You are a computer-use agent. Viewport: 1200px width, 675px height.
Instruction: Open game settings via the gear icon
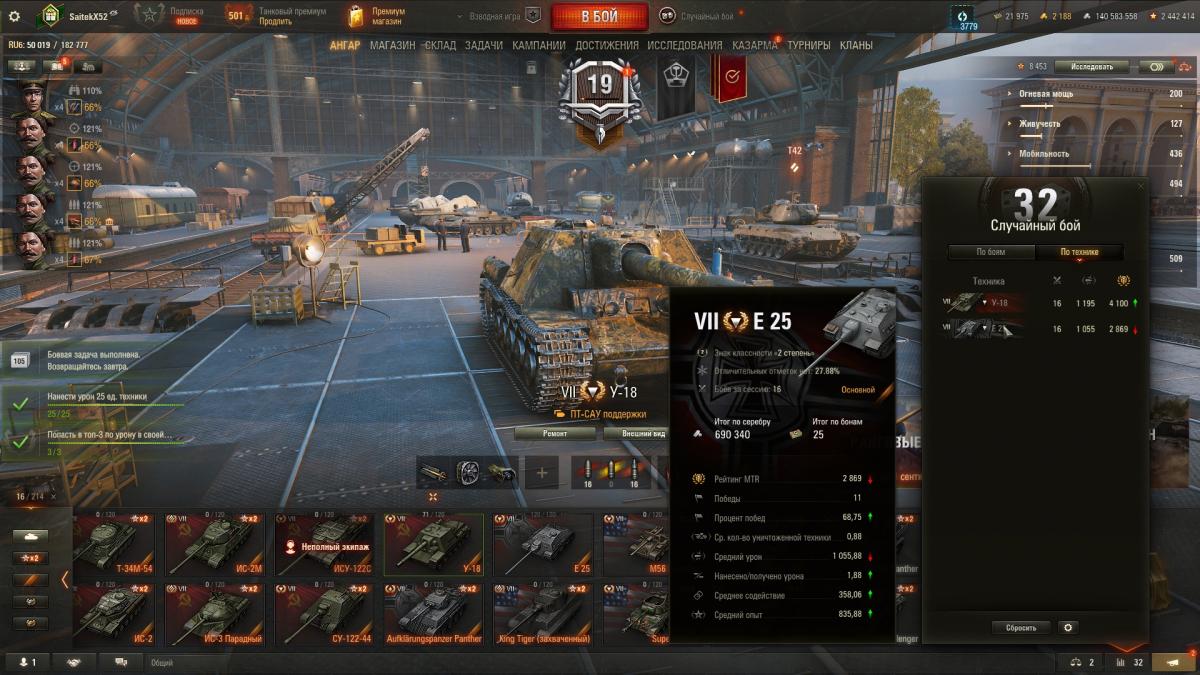pos(14,16)
